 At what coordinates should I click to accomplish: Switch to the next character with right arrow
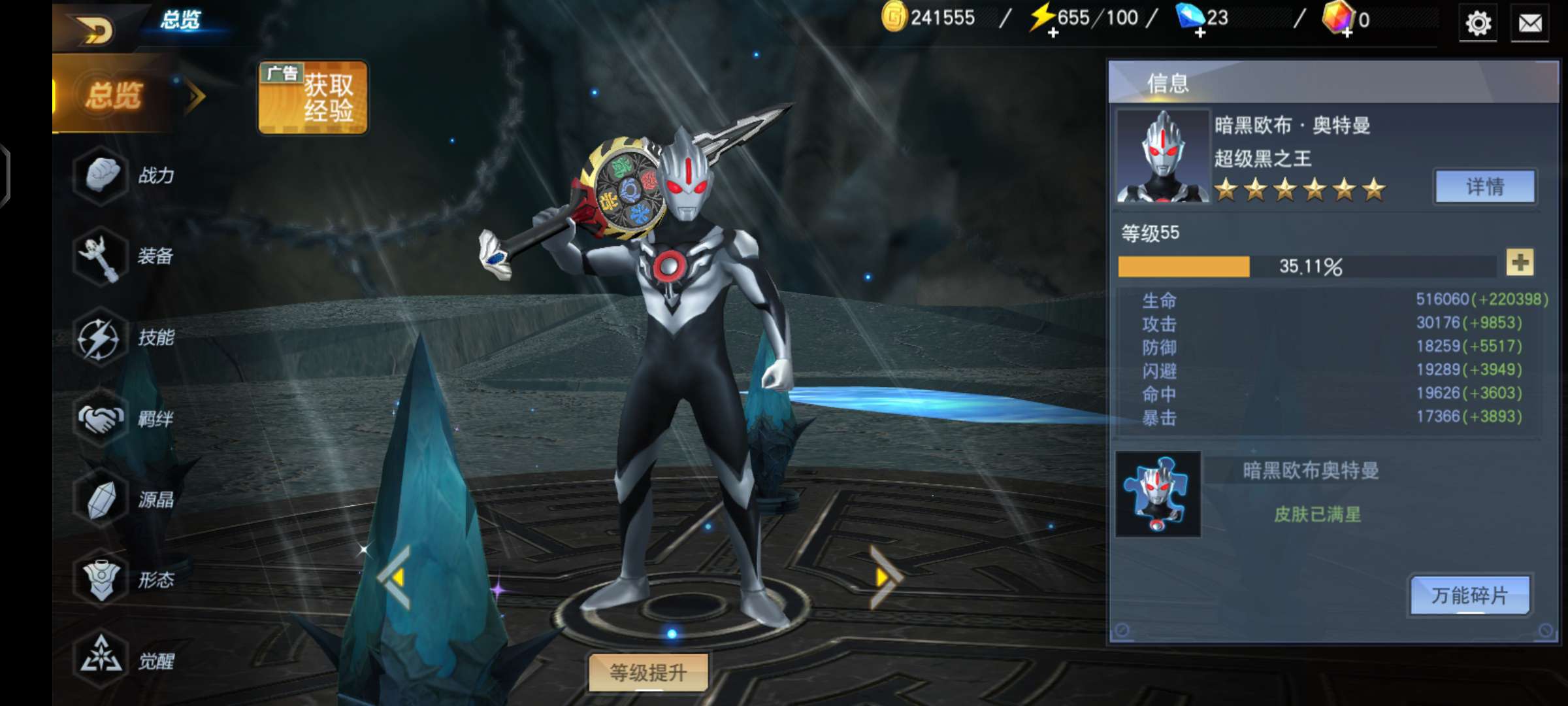[x=885, y=577]
